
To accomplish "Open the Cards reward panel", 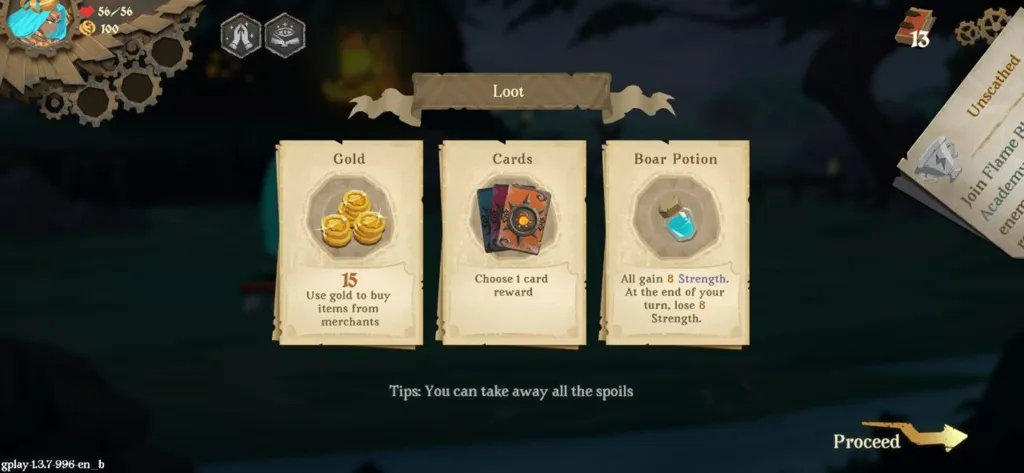I will pyautogui.click(x=512, y=242).
